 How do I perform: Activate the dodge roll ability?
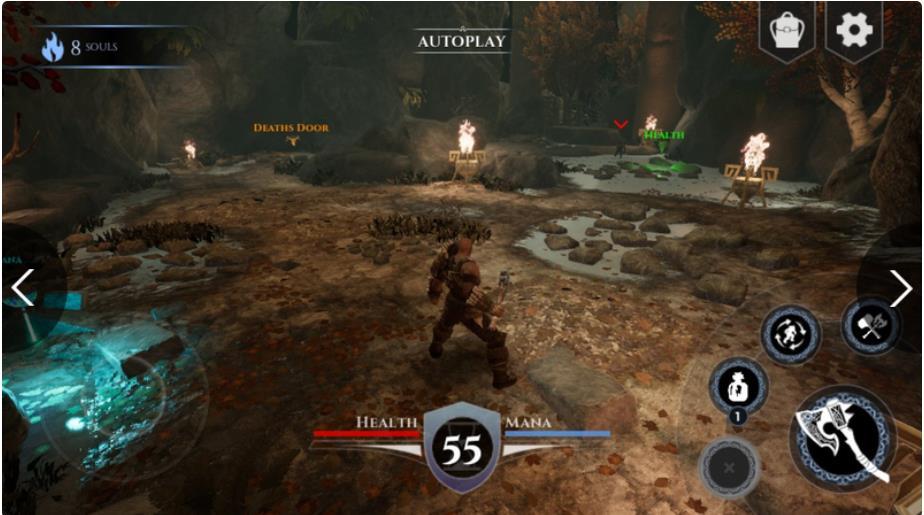(791, 335)
